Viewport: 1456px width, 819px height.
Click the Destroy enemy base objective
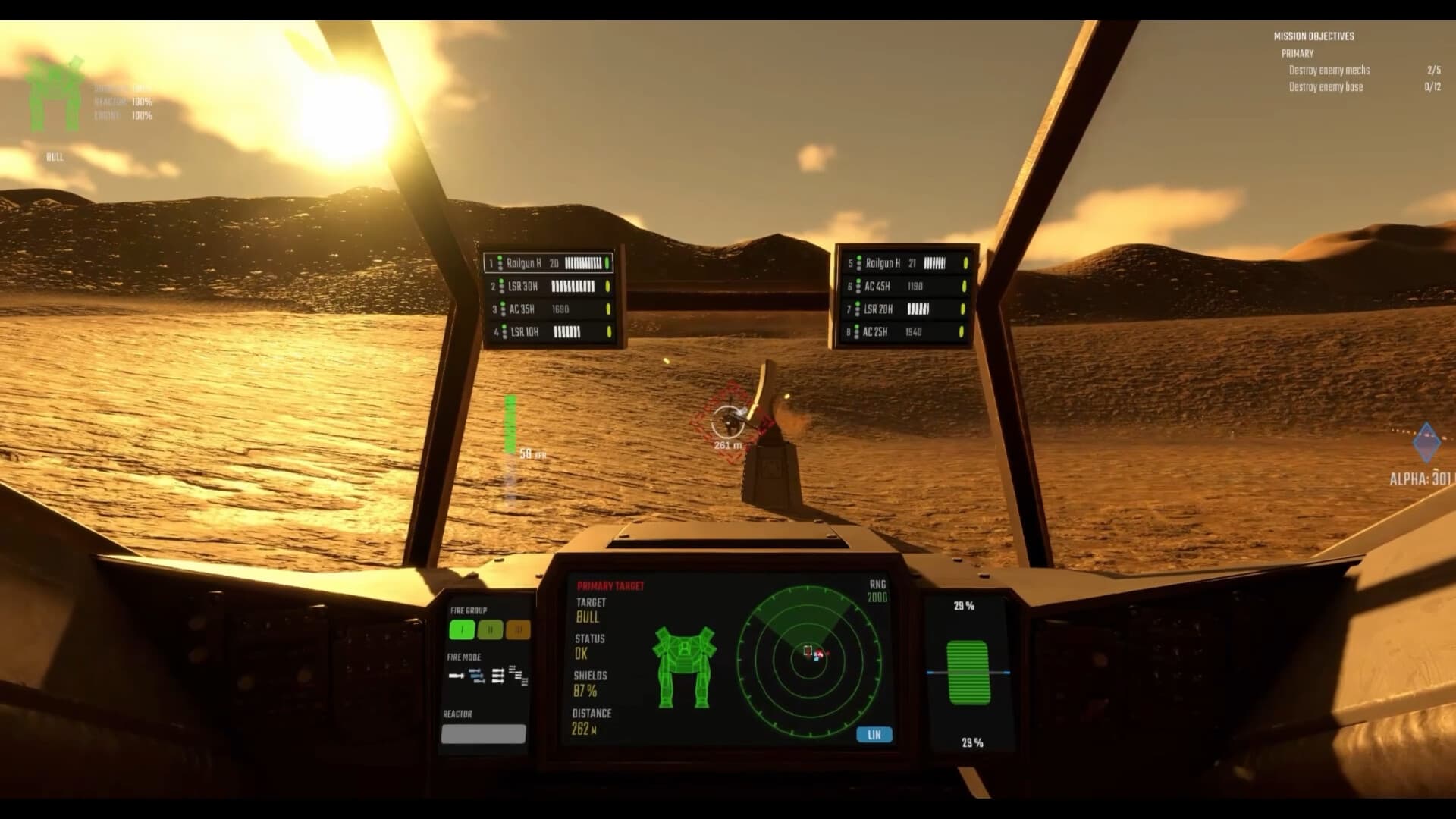click(x=1325, y=86)
